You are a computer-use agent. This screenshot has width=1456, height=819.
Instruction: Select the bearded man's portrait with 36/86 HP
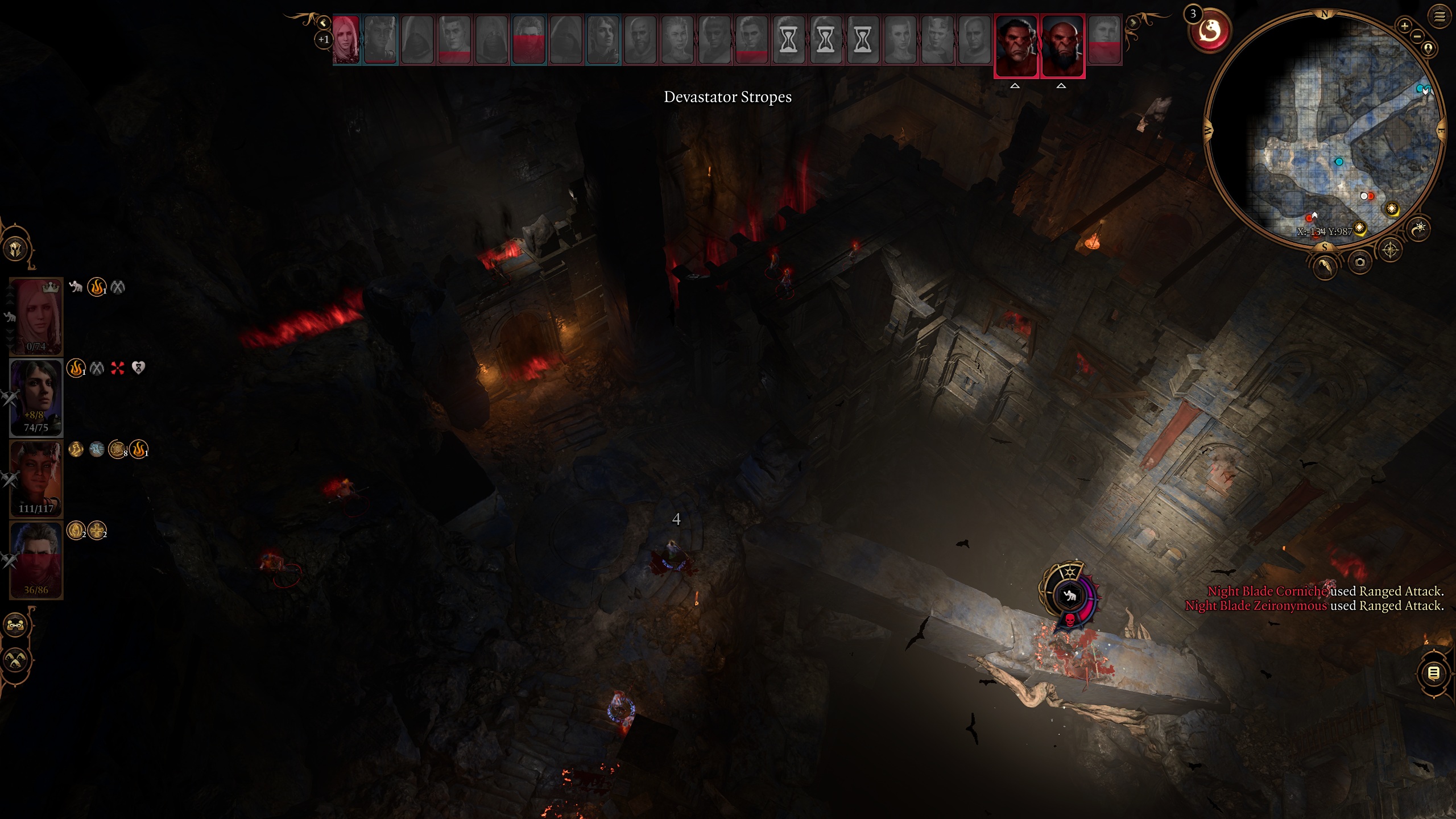click(x=36, y=560)
